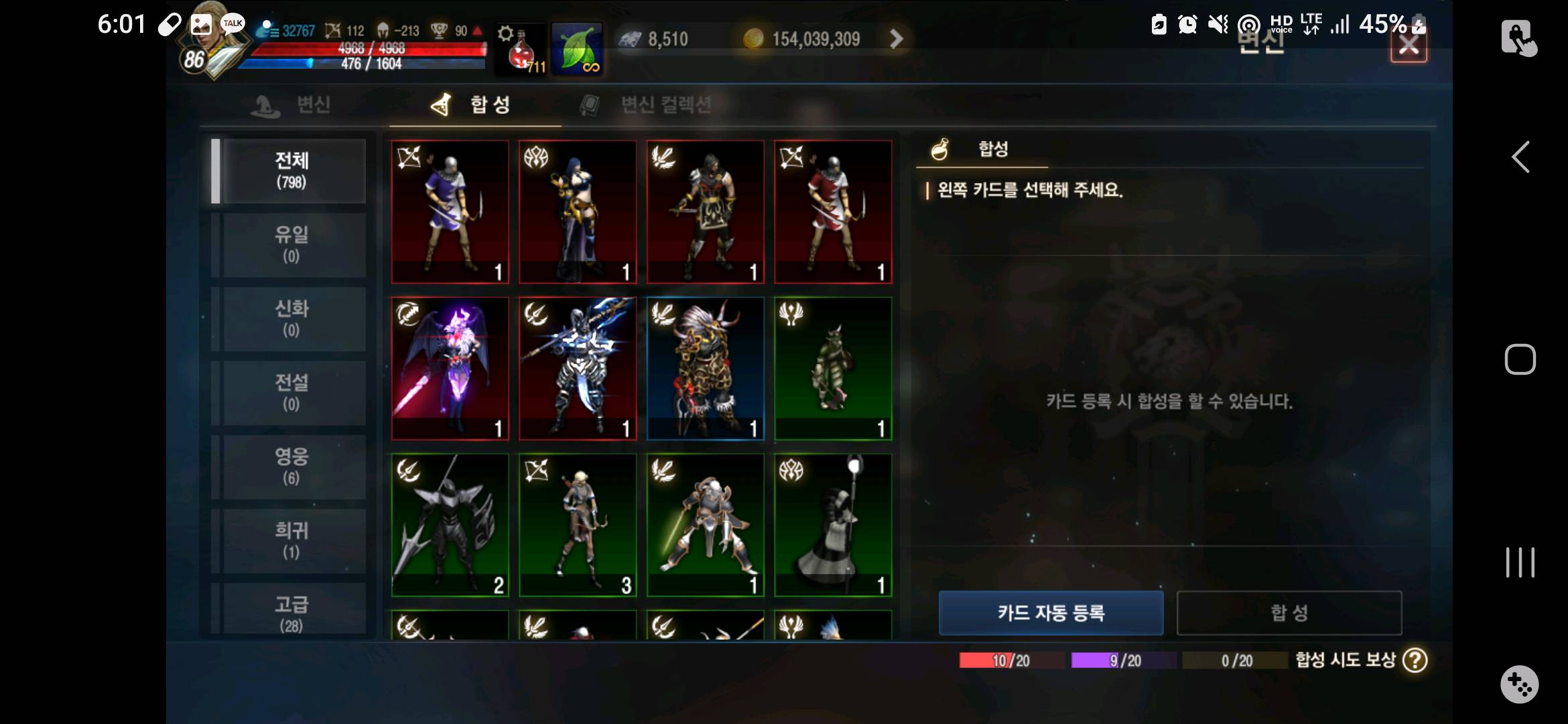Screen dimensions: 1568x724
Task: Pick the blue-bordered horned beast card
Action: 705,368
